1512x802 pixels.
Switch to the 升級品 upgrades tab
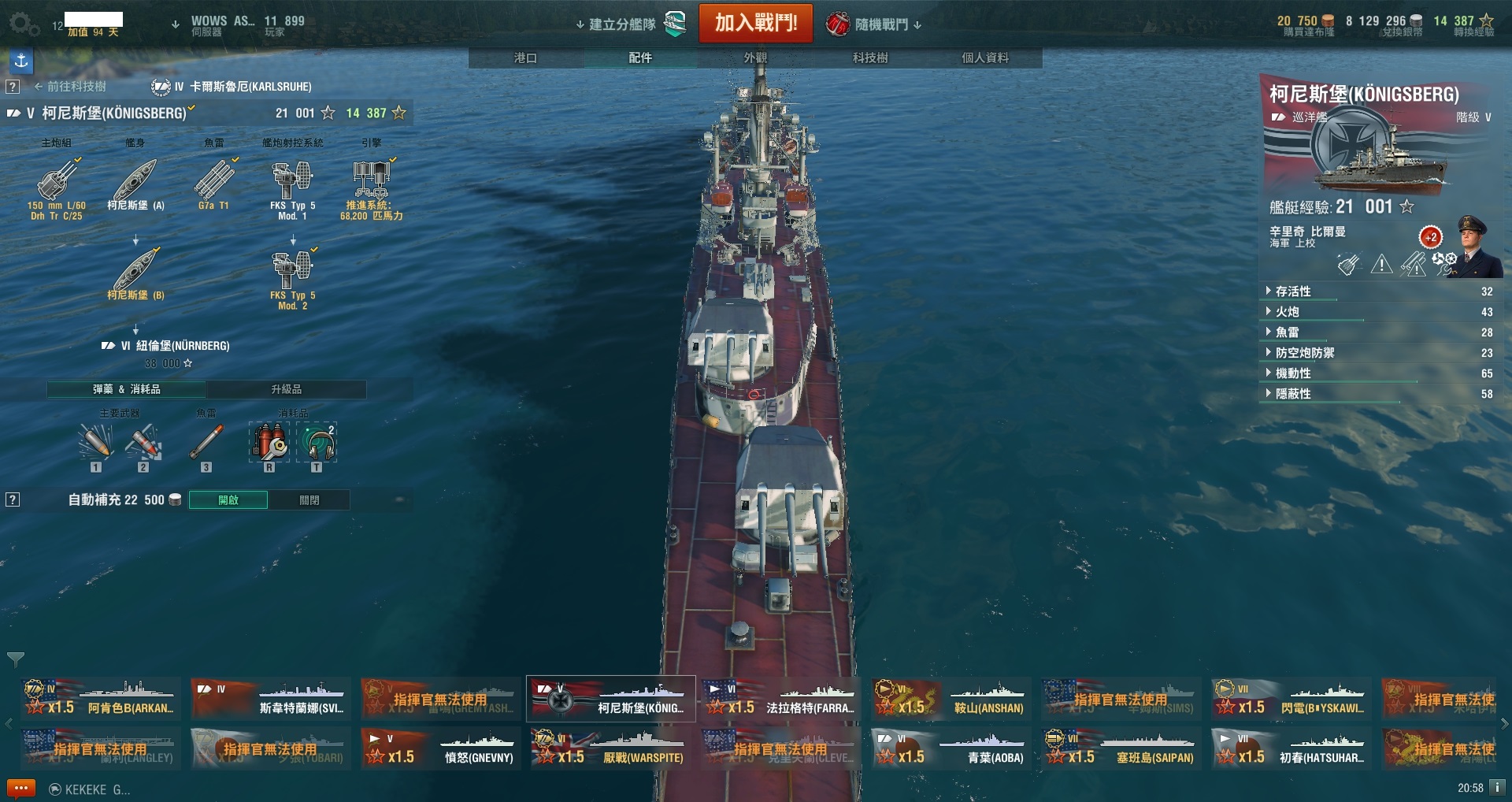pos(286,389)
